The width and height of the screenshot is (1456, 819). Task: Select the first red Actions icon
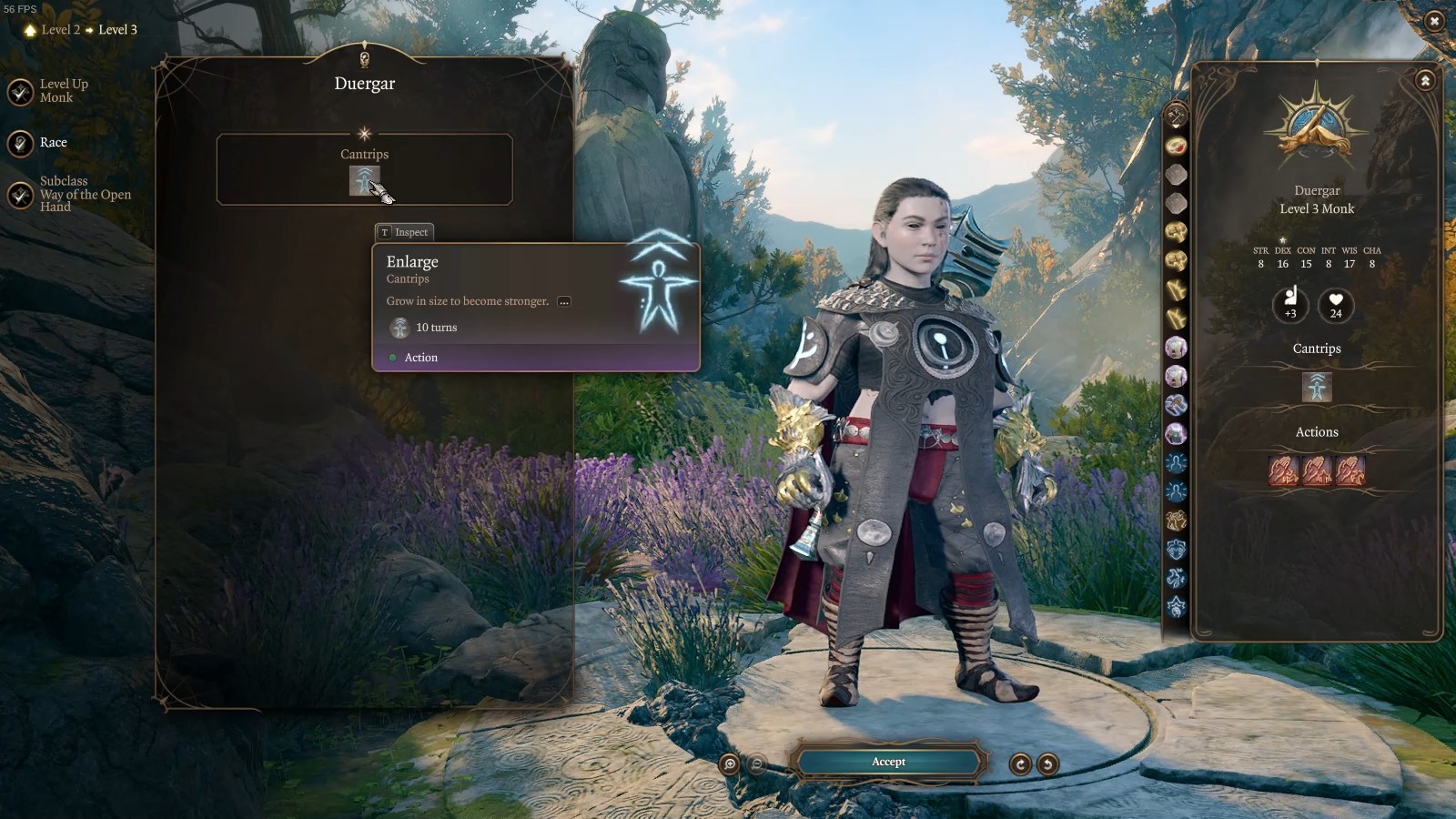pyautogui.click(x=1283, y=470)
